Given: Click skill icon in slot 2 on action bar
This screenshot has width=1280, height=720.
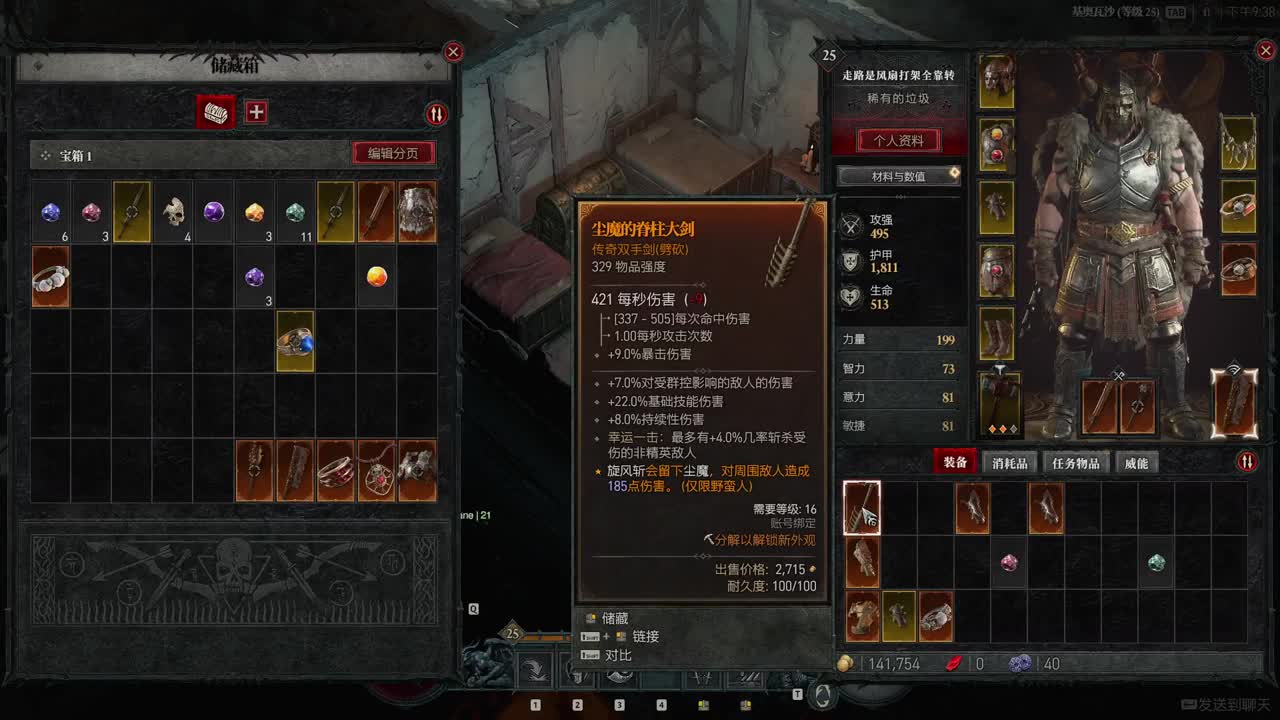Looking at the screenshot, I should 577,676.
